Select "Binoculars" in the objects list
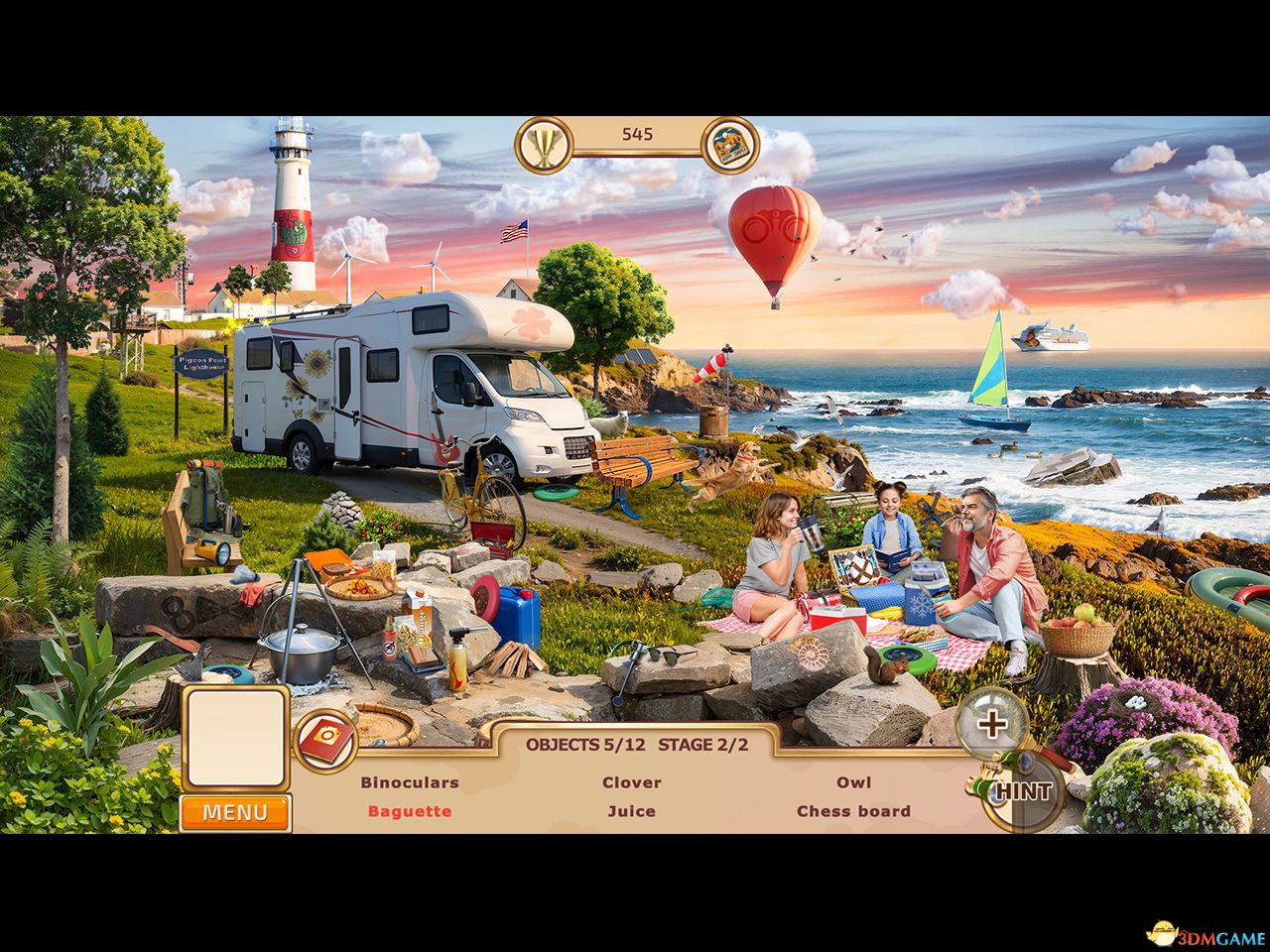The width and height of the screenshot is (1270, 952). tap(410, 781)
